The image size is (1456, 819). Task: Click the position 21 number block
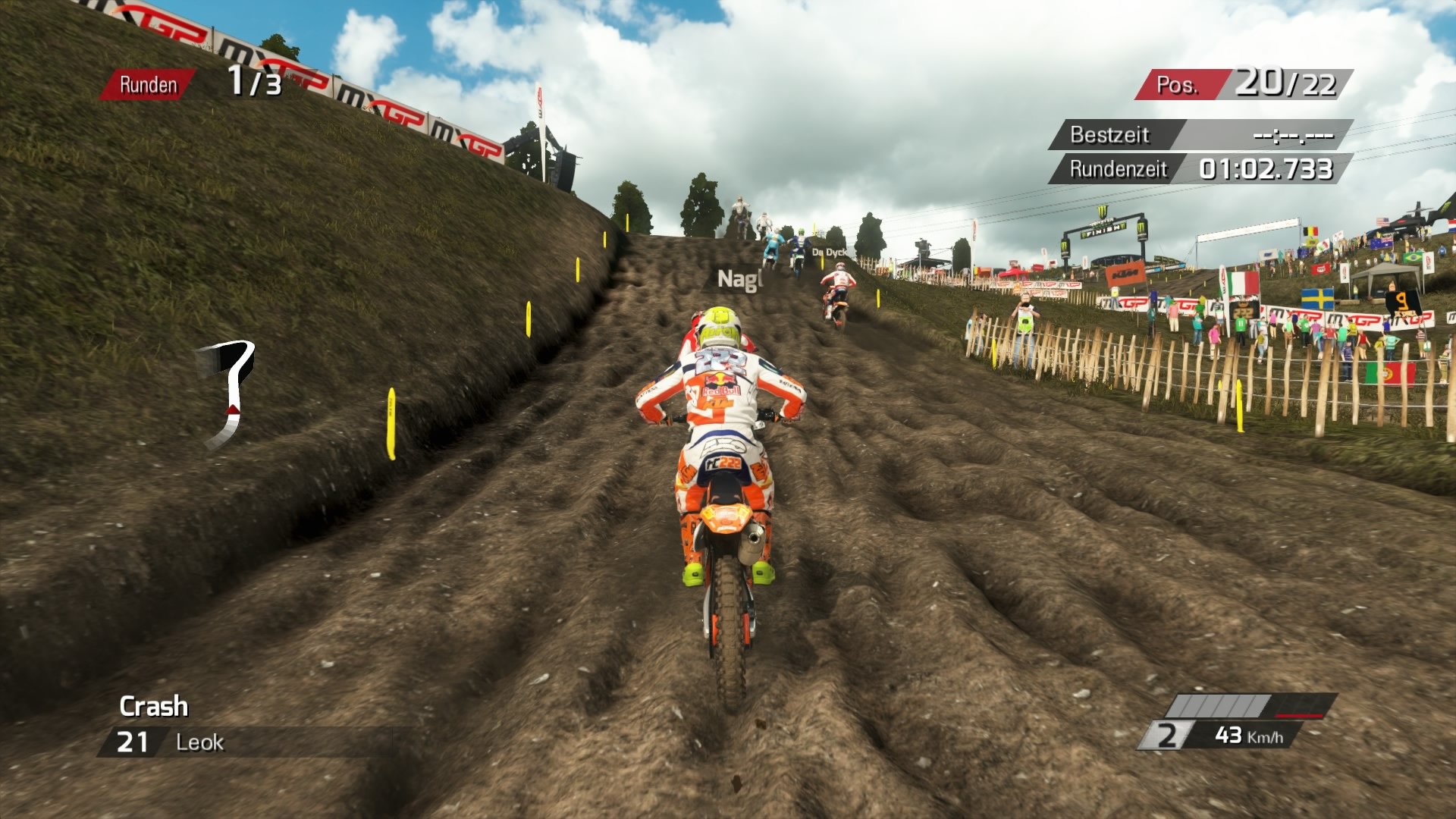pyautogui.click(x=133, y=742)
